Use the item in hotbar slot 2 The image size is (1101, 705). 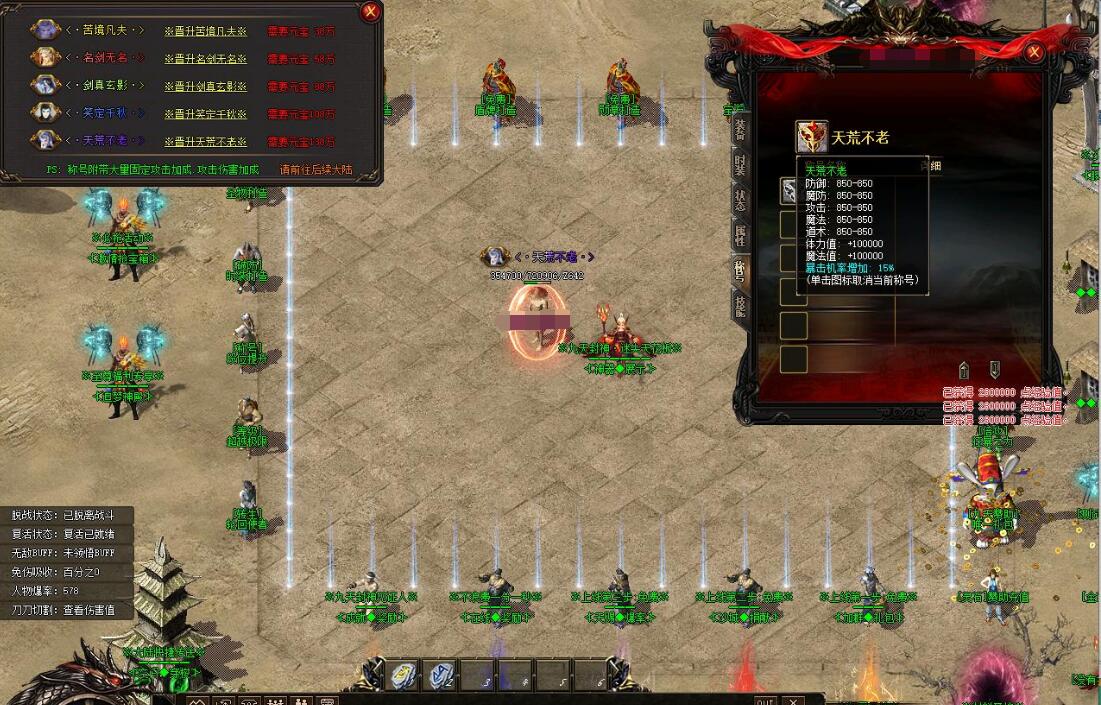tap(442, 676)
